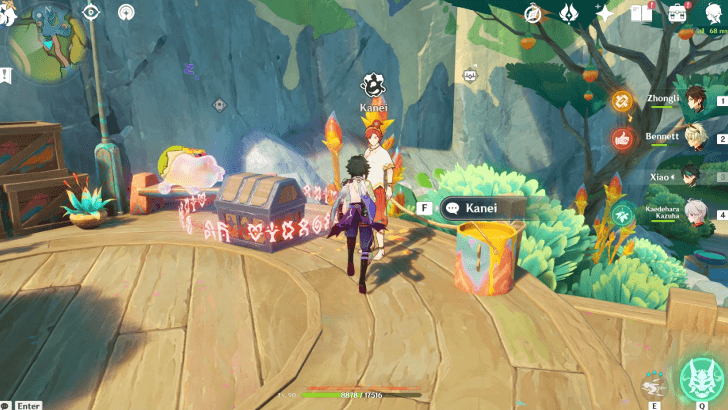Image resolution: width=728 pixels, height=410 pixels.
Task: Open the four-point star wish menu
Action: [x=604, y=14]
